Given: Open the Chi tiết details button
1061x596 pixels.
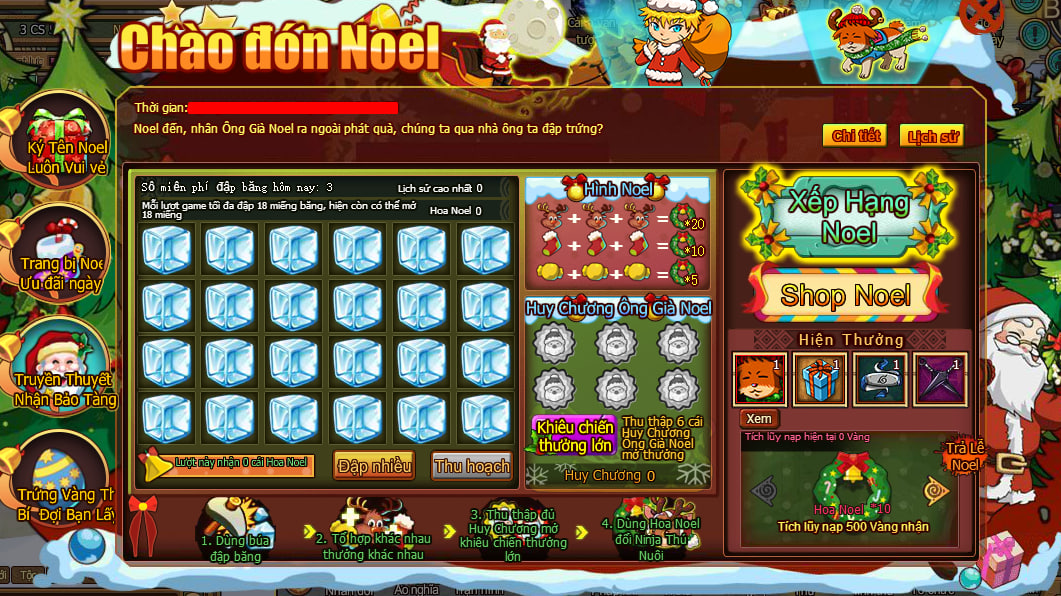Looking at the screenshot, I should pos(855,136).
